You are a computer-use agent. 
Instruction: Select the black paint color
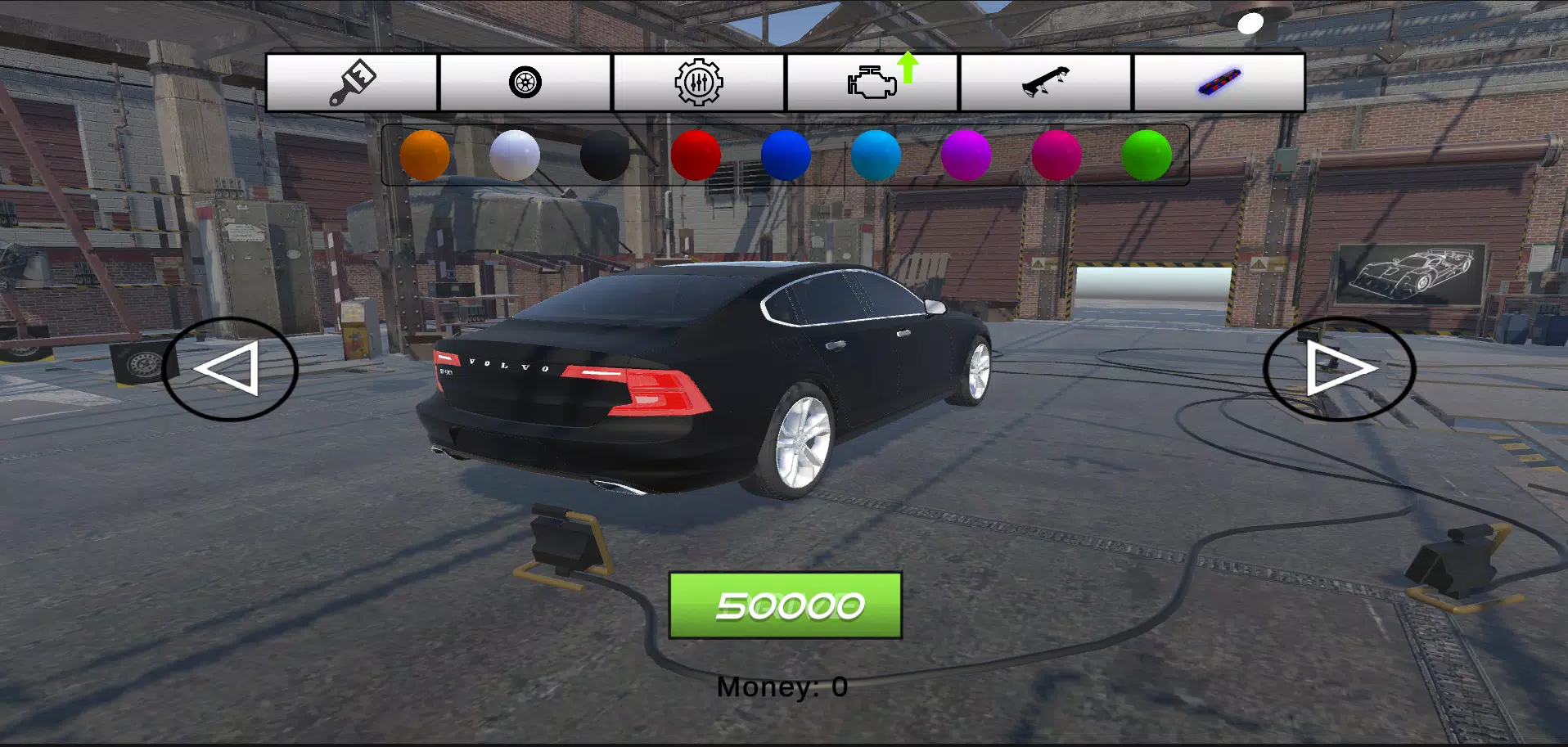click(606, 155)
